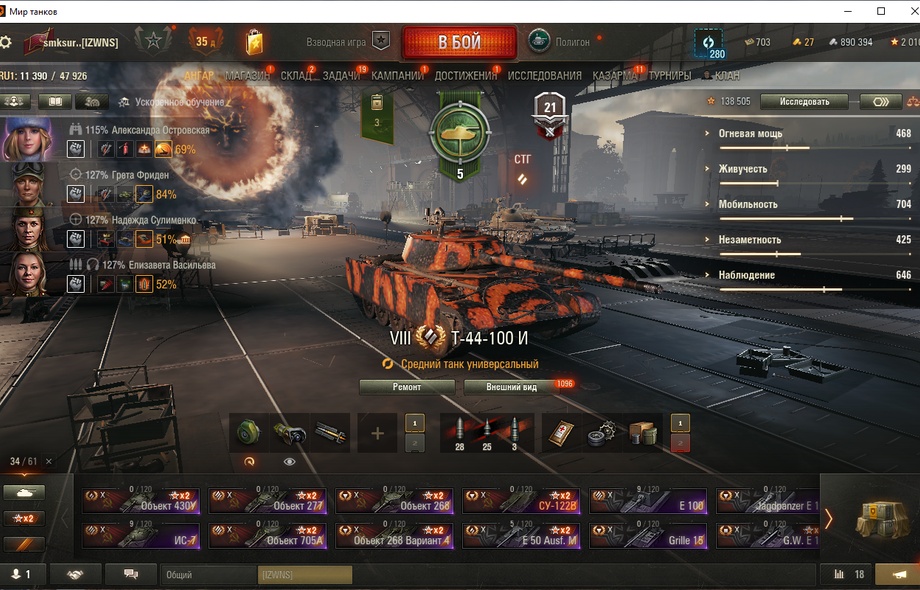The height and width of the screenshot is (590, 920).
Task: Switch to the Казарма tab
Action: tap(614, 76)
